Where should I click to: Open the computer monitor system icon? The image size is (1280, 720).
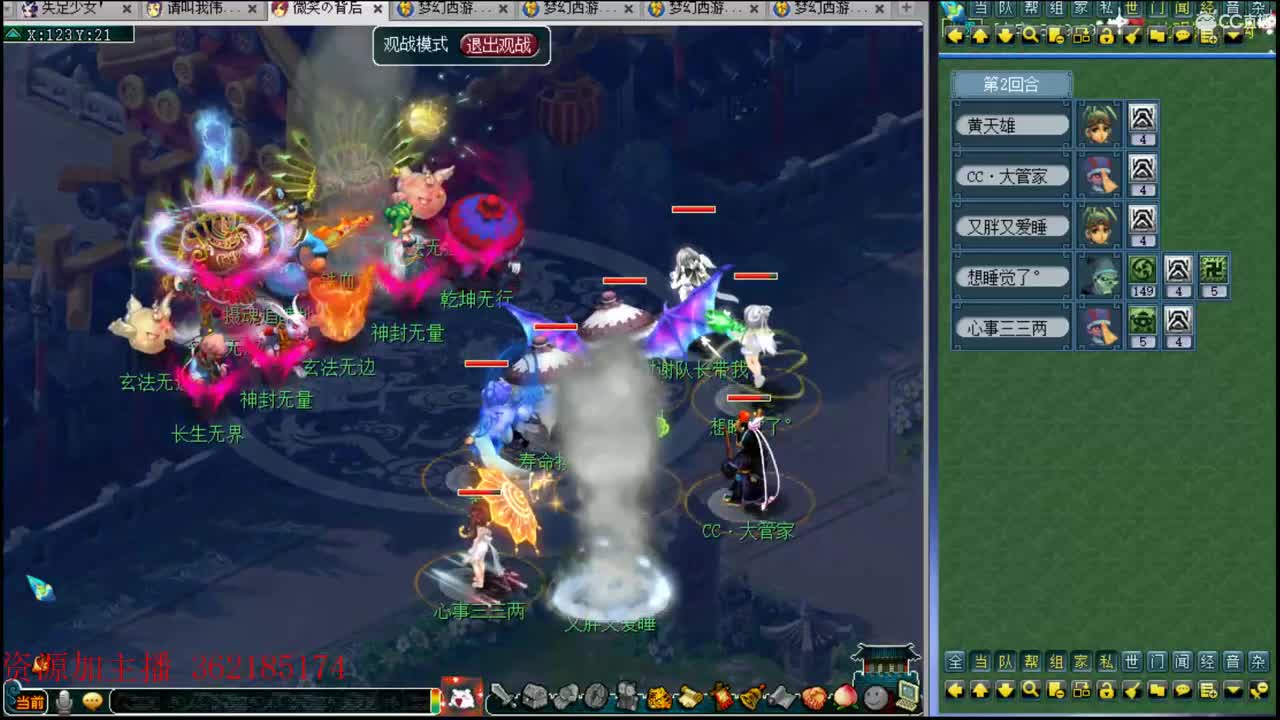click(x=909, y=694)
